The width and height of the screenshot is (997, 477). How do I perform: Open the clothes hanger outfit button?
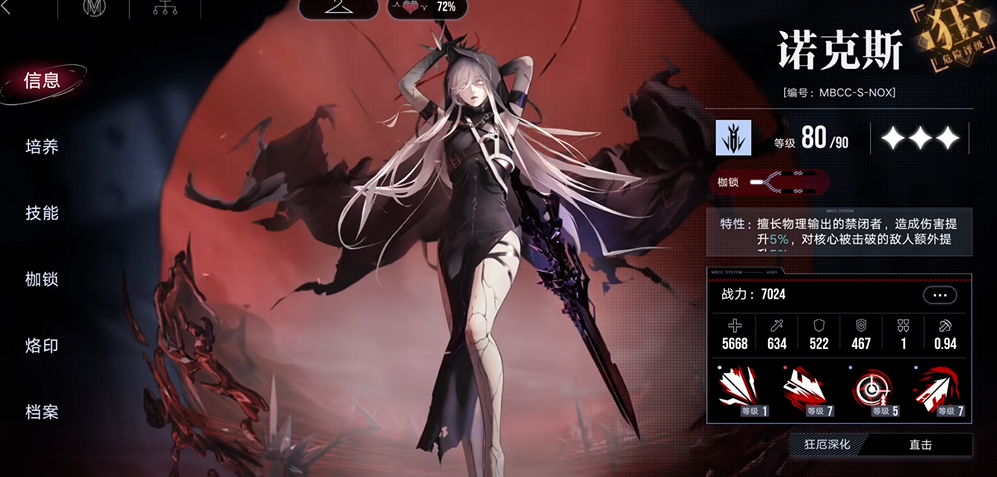coord(342,8)
